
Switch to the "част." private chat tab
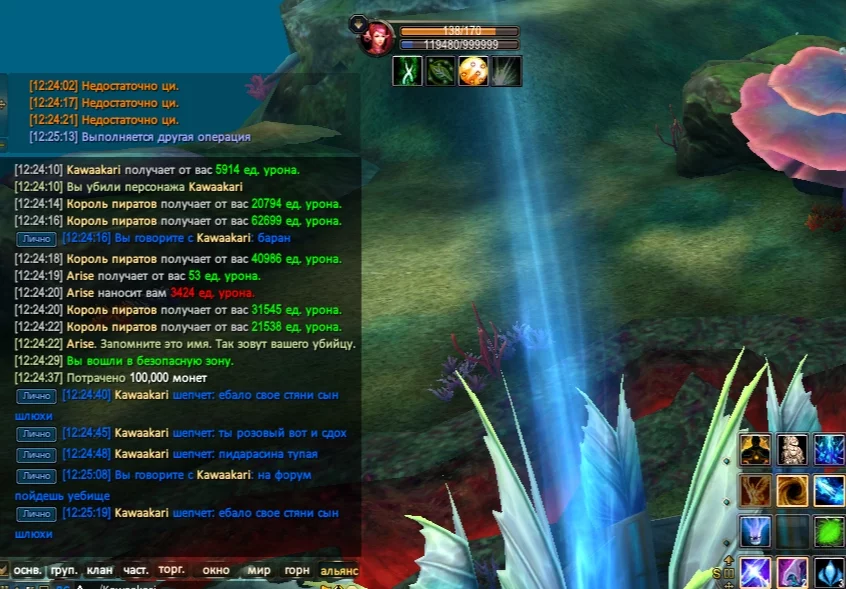coord(136,570)
